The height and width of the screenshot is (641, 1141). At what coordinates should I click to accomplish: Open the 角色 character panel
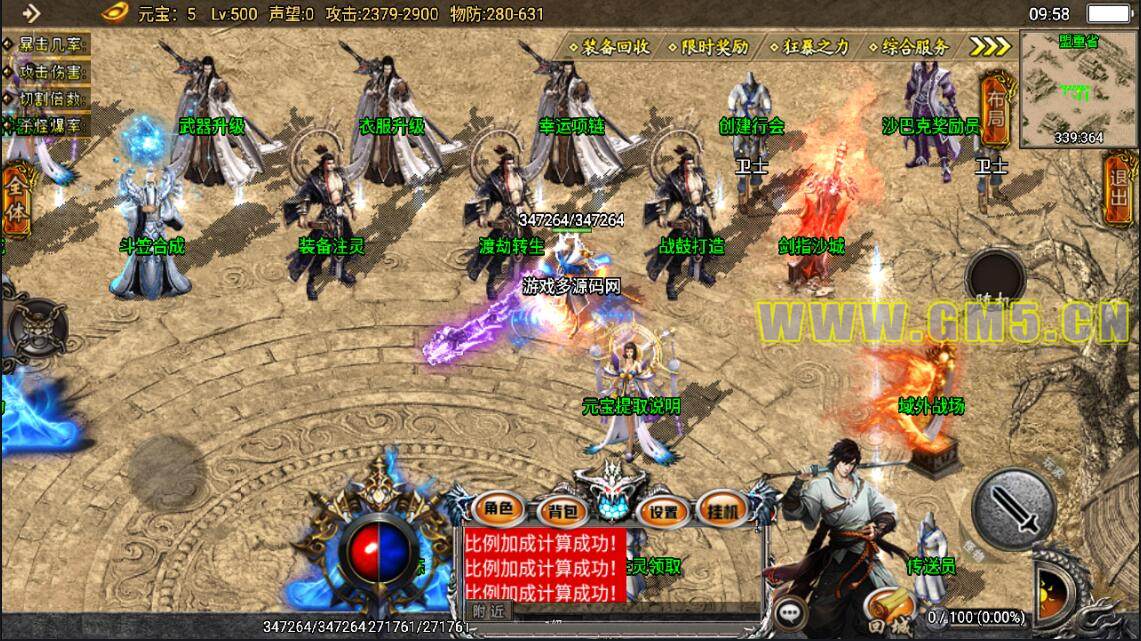(498, 510)
